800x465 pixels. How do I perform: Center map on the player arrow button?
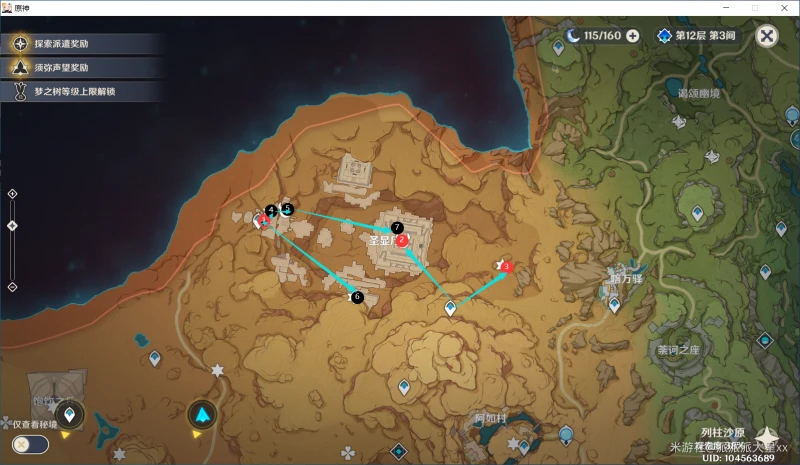203,414
